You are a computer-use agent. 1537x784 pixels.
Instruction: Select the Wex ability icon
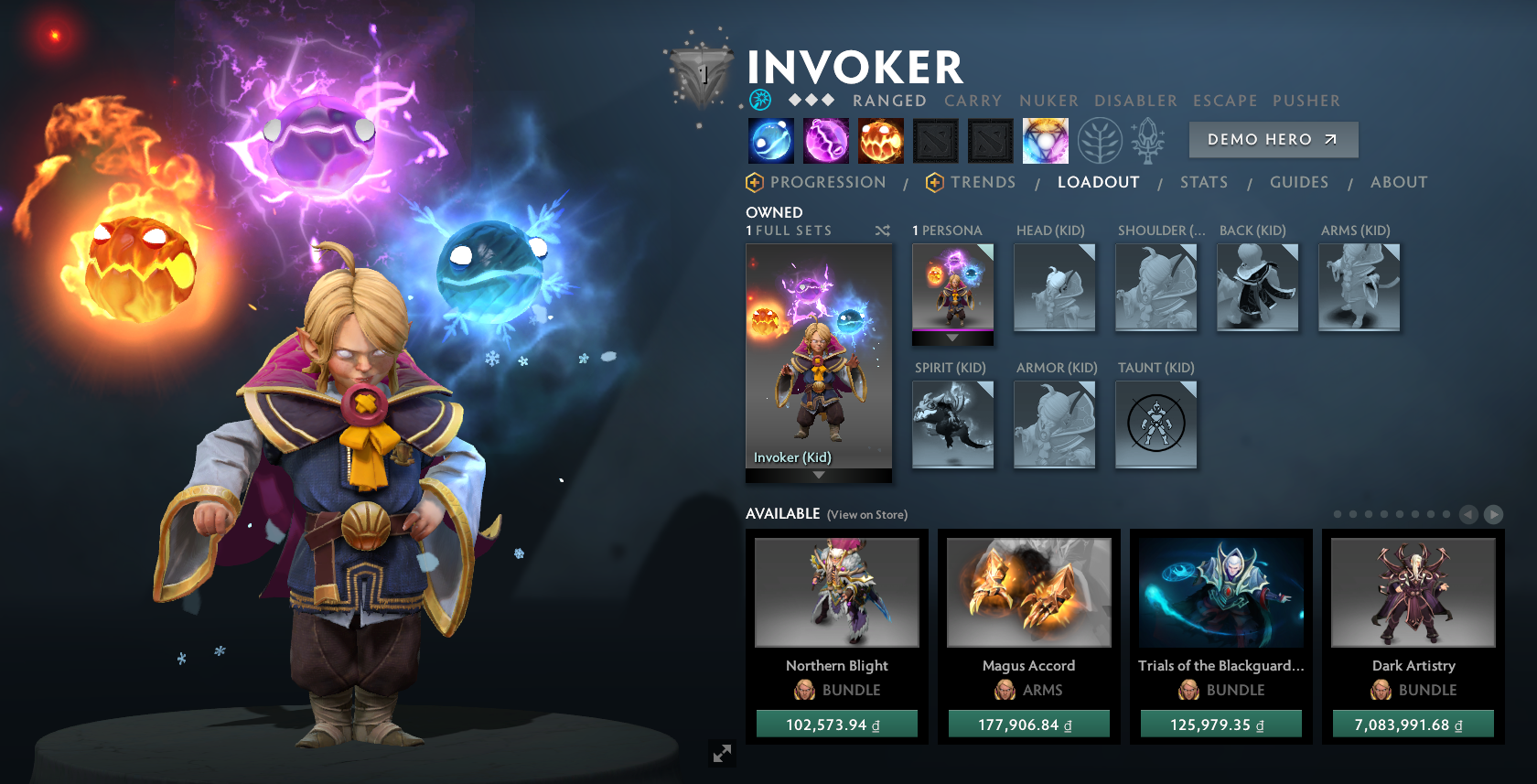point(826,140)
